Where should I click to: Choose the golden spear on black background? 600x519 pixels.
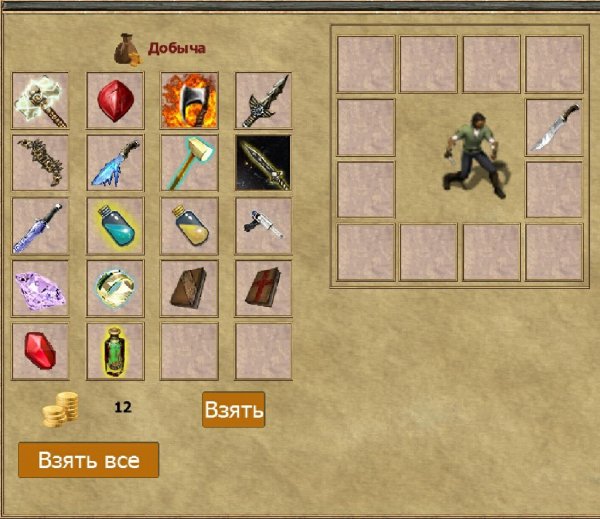coord(263,163)
